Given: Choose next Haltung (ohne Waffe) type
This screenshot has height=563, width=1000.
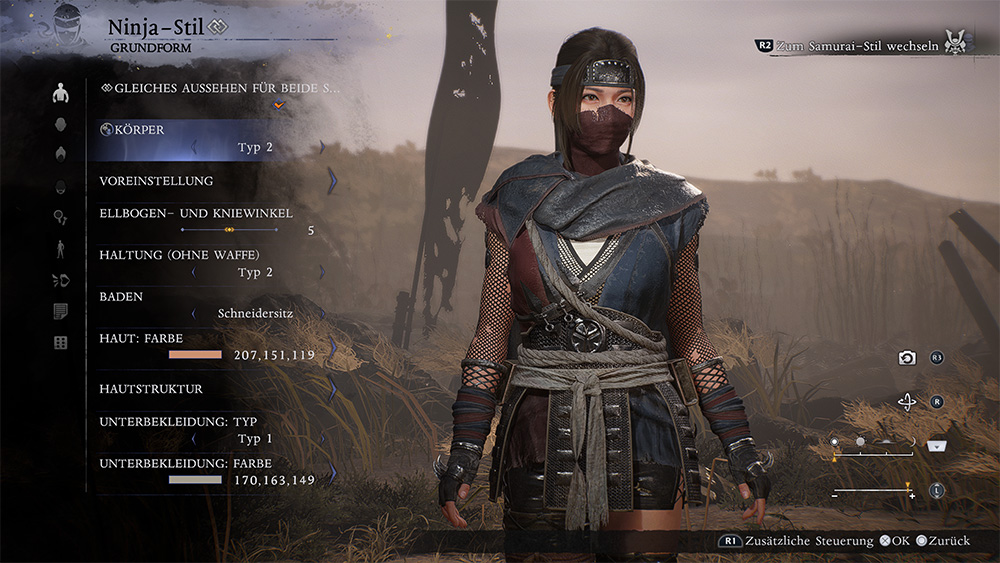Looking at the screenshot, I should [322, 271].
